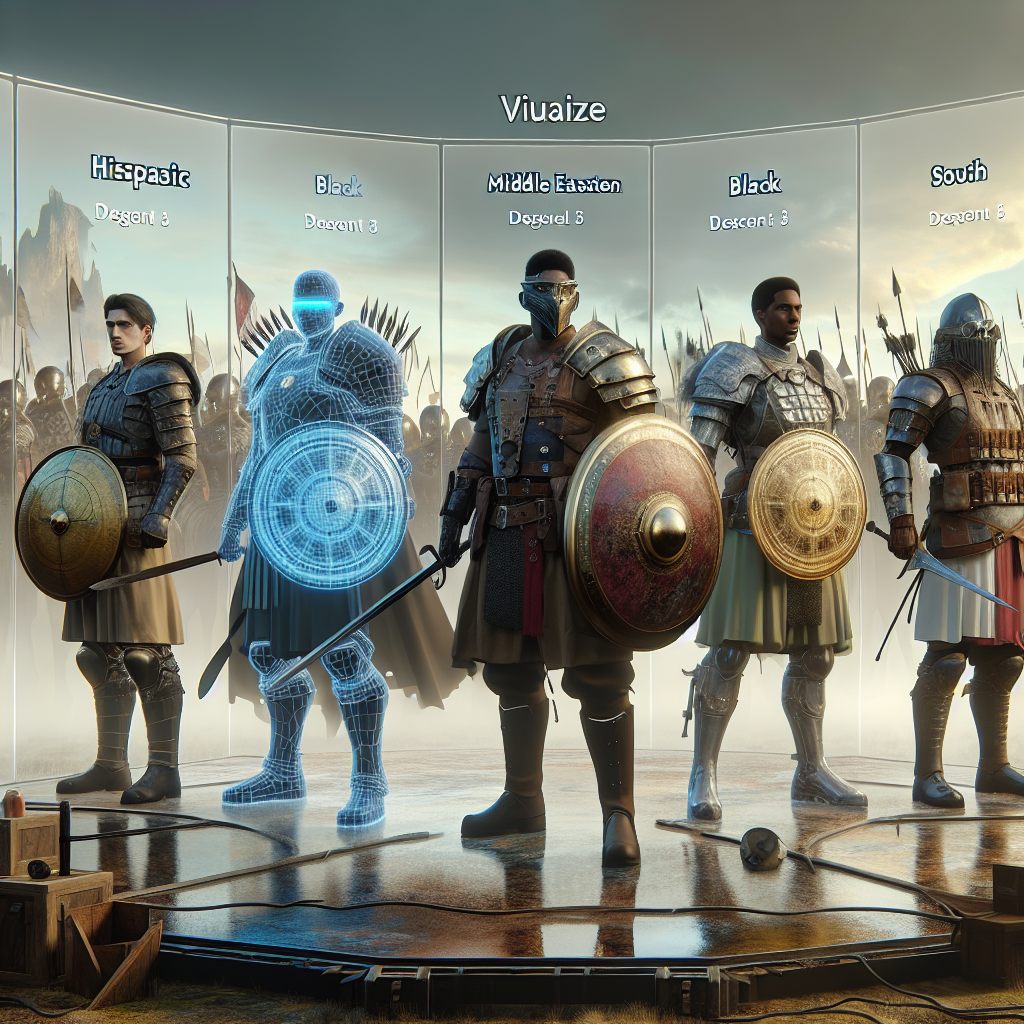This screenshot has height=1024, width=1024.
Task: Pick the South character panel
Action: click(958, 175)
